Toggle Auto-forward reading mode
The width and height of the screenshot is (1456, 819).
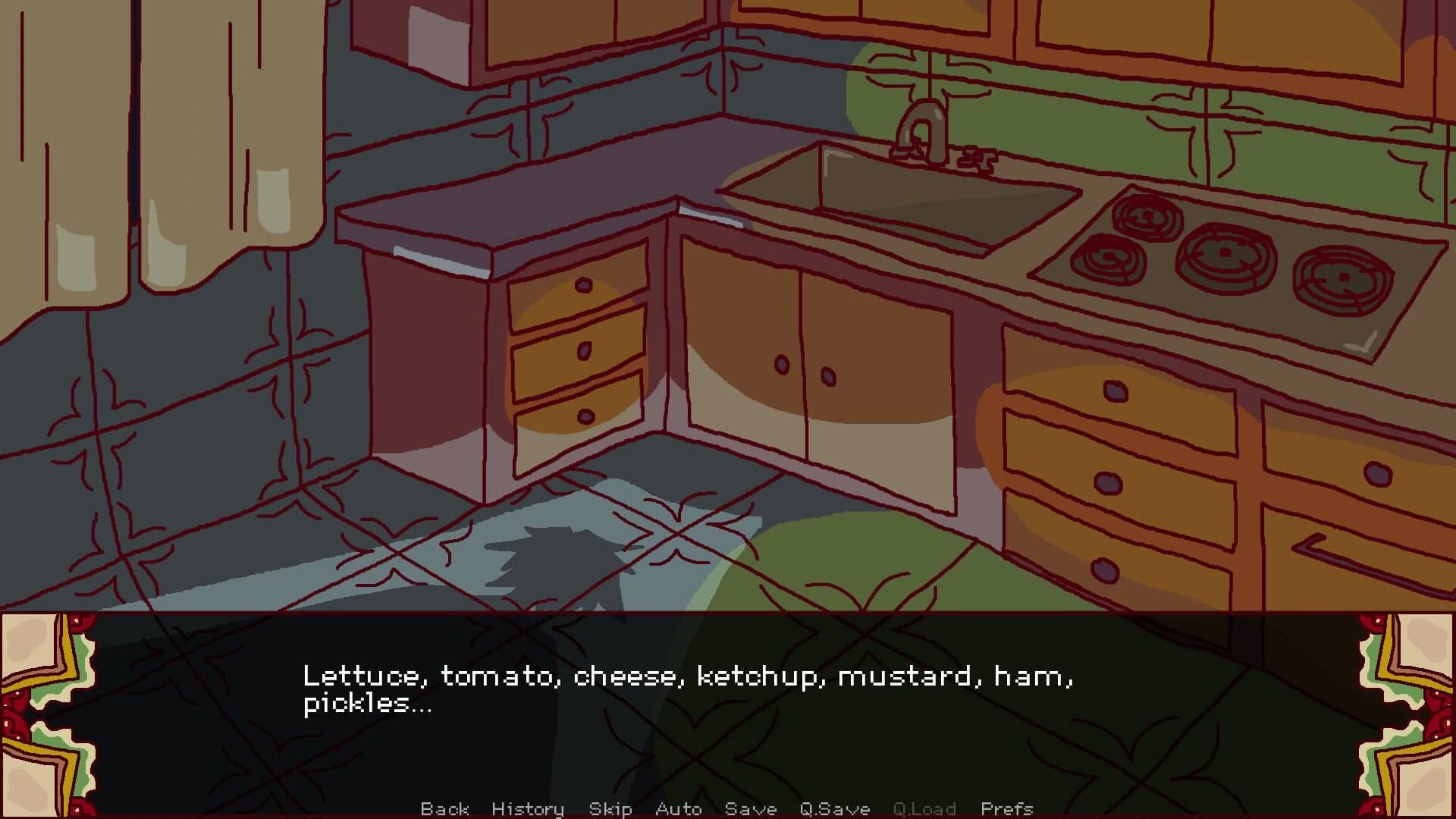tap(679, 808)
